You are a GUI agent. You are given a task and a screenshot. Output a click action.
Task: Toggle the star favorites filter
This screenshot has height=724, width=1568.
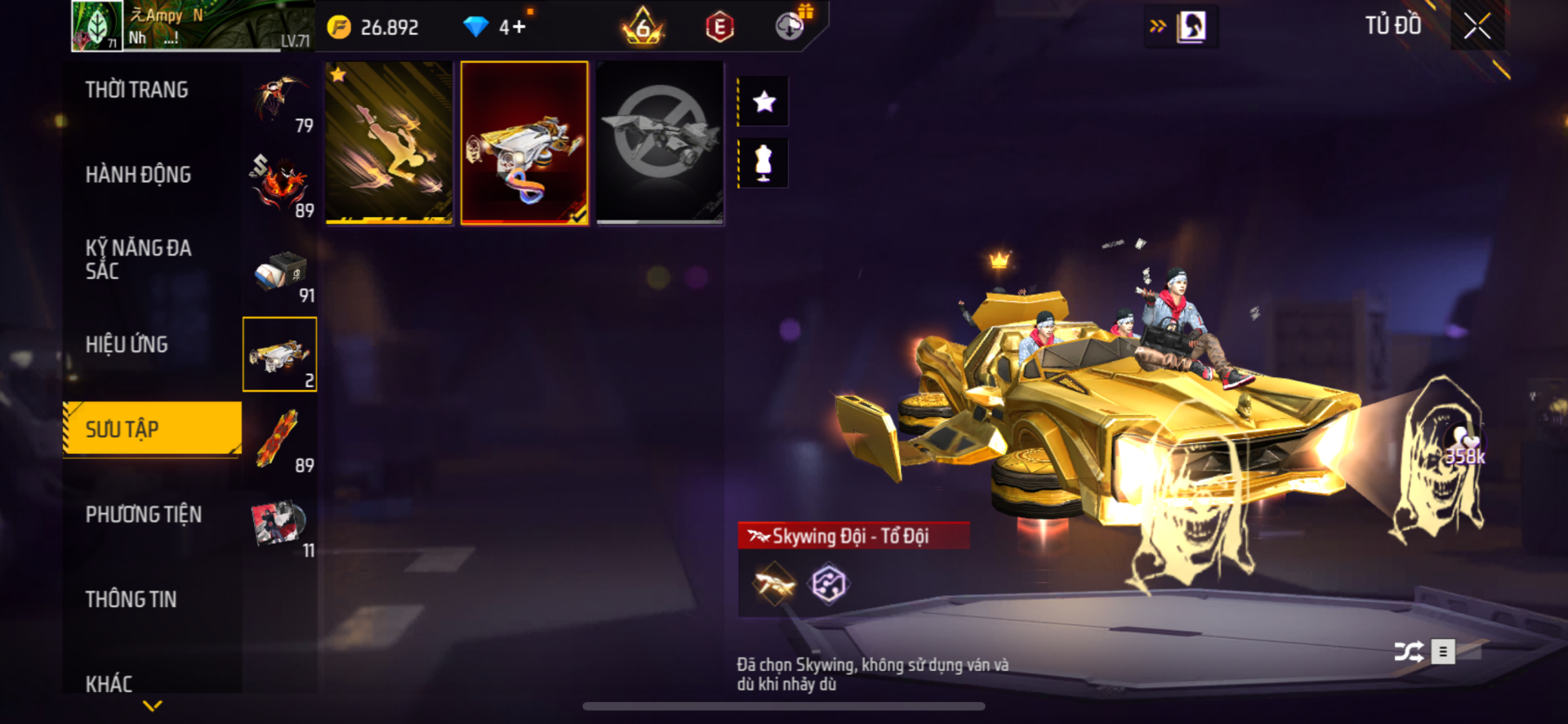pos(764,102)
